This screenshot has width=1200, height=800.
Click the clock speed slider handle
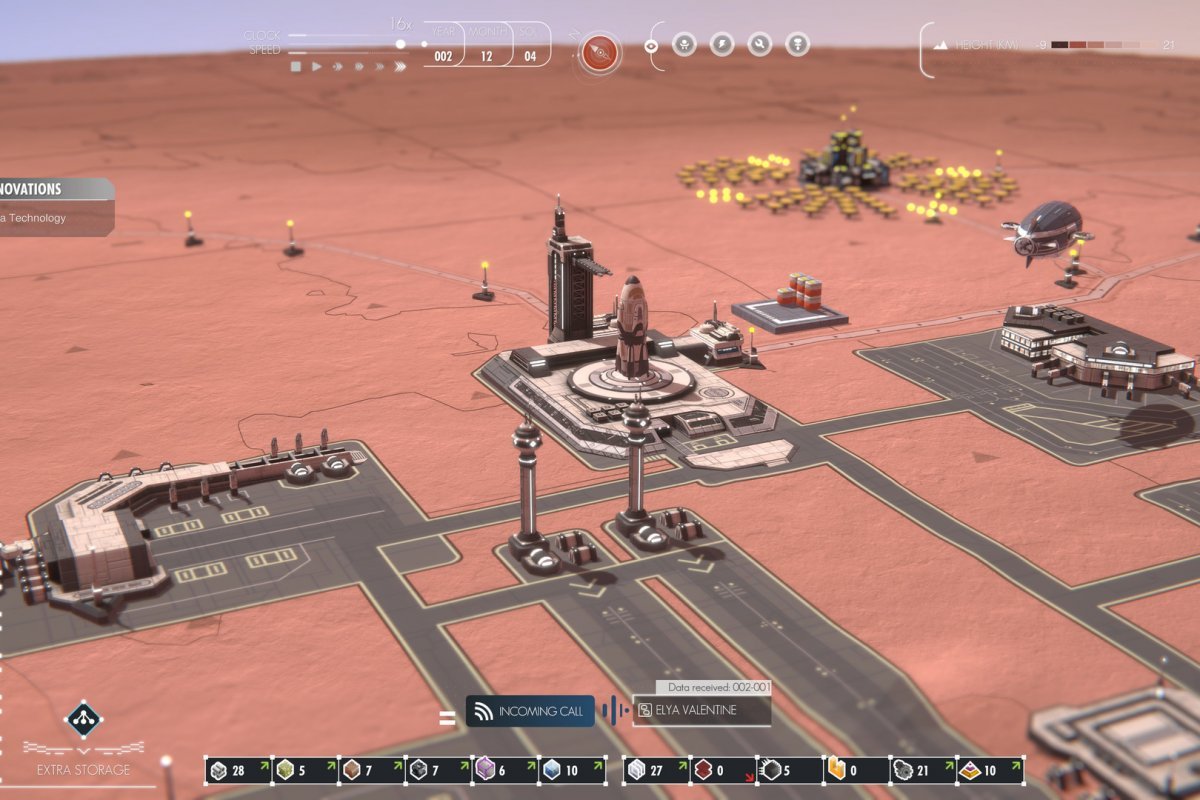click(x=401, y=44)
